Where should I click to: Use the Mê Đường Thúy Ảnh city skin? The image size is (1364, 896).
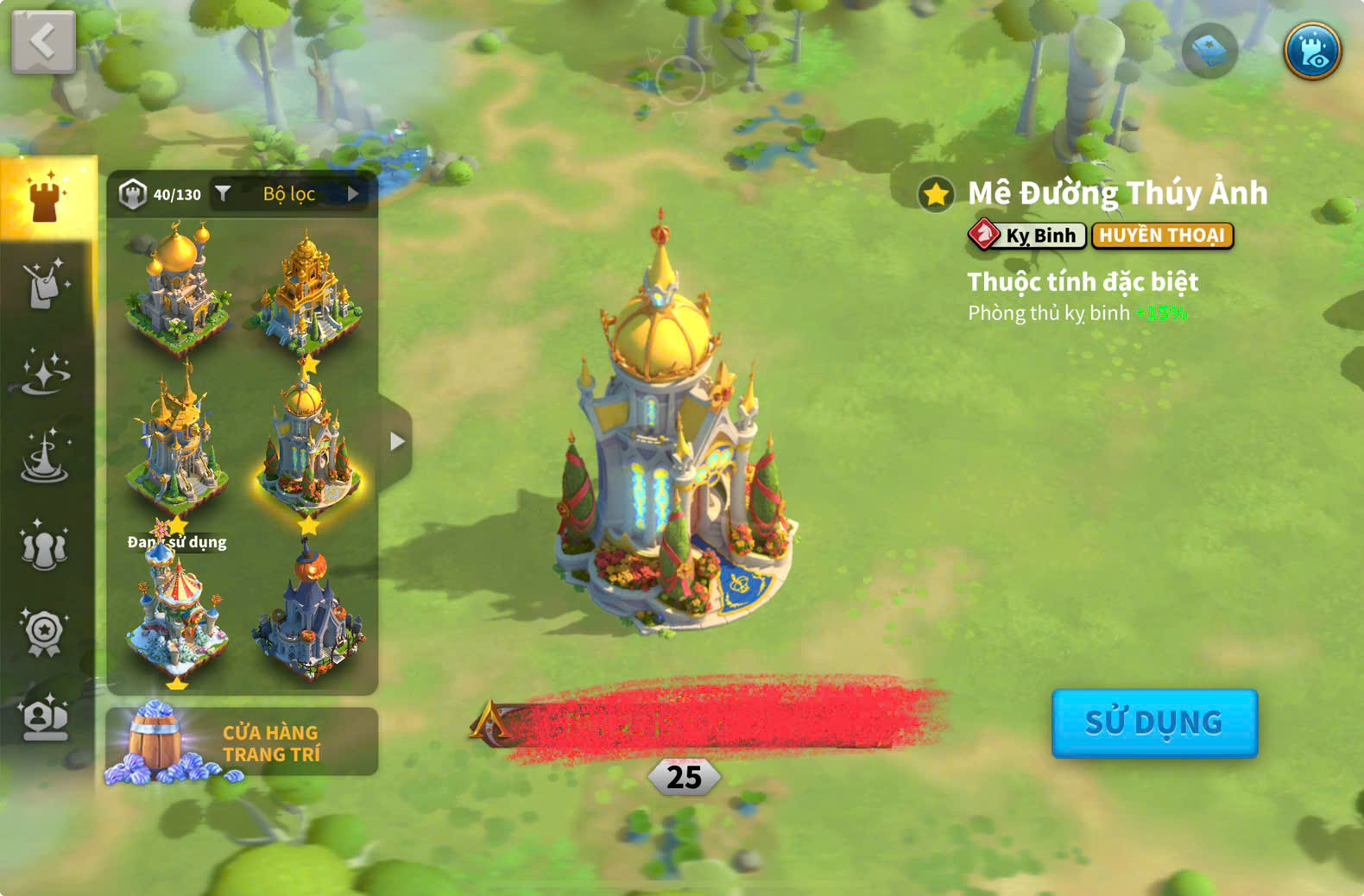pyautogui.click(x=1153, y=722)
